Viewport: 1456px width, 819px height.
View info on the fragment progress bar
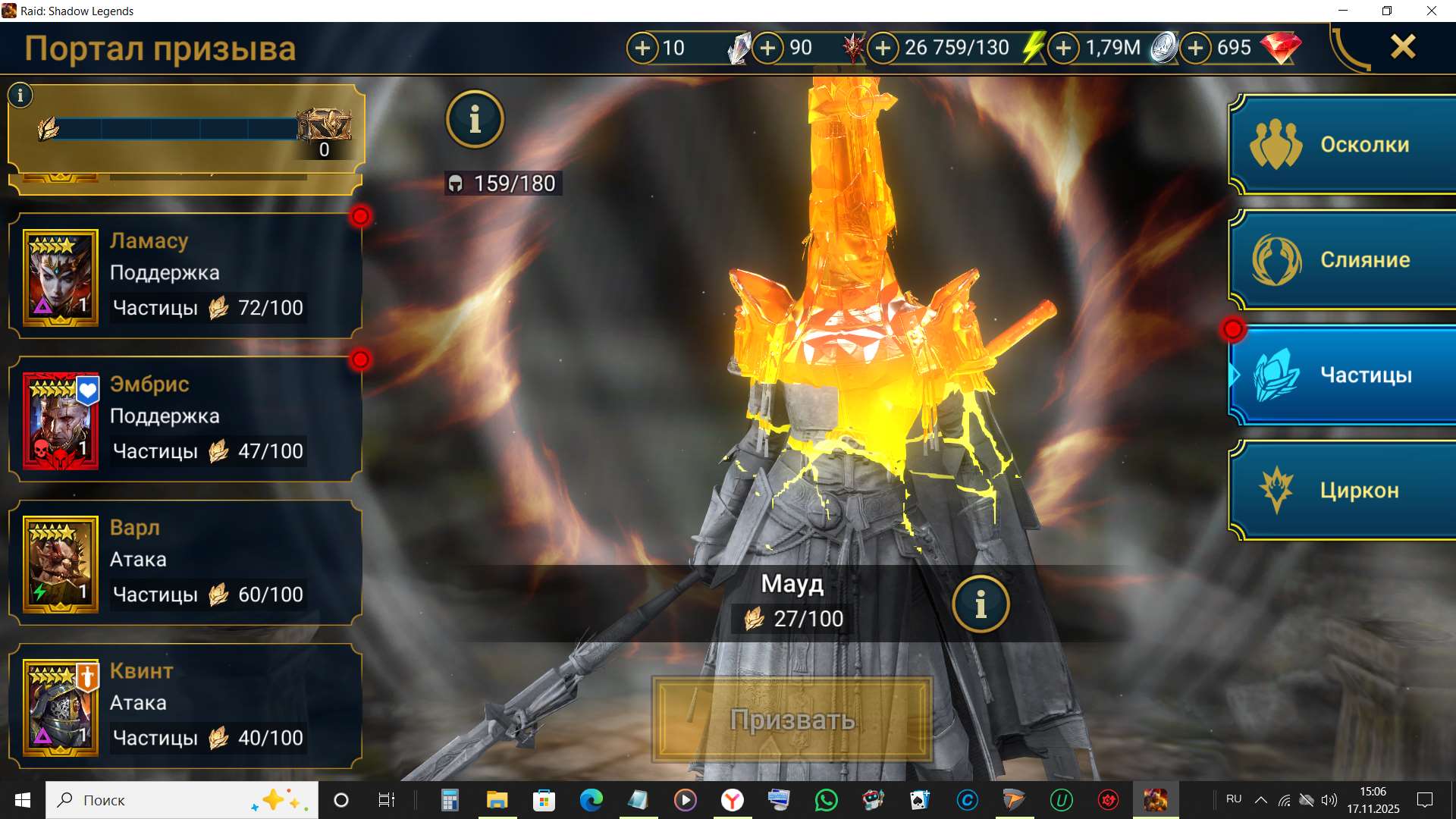(20, 95)
